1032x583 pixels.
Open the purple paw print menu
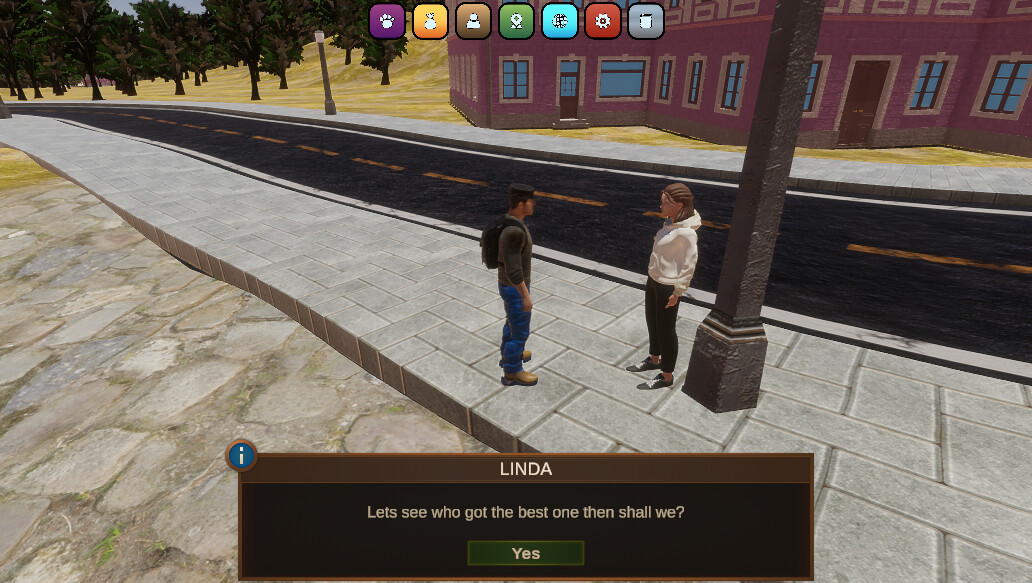click(x=387, y=21)
